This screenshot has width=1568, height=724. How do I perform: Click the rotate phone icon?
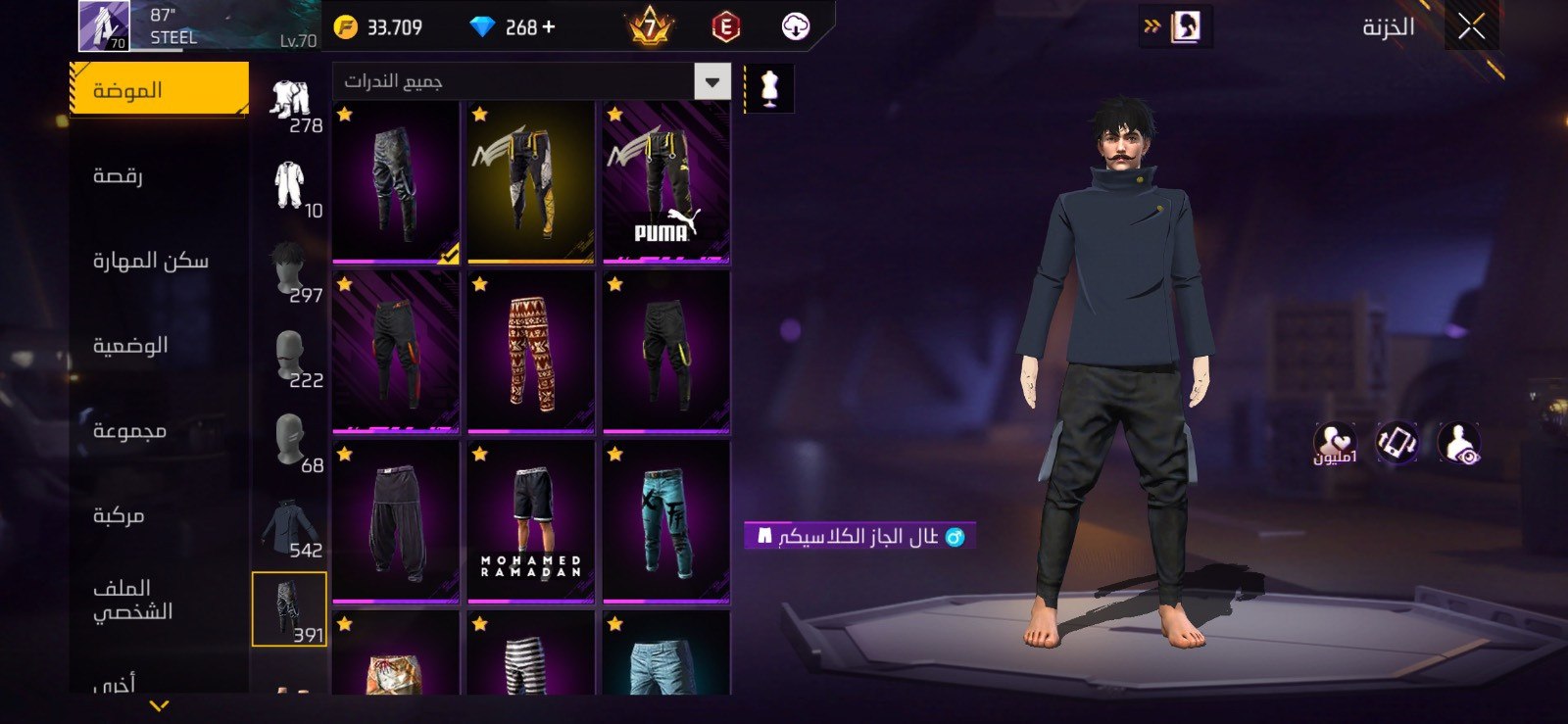point(1396,443)
